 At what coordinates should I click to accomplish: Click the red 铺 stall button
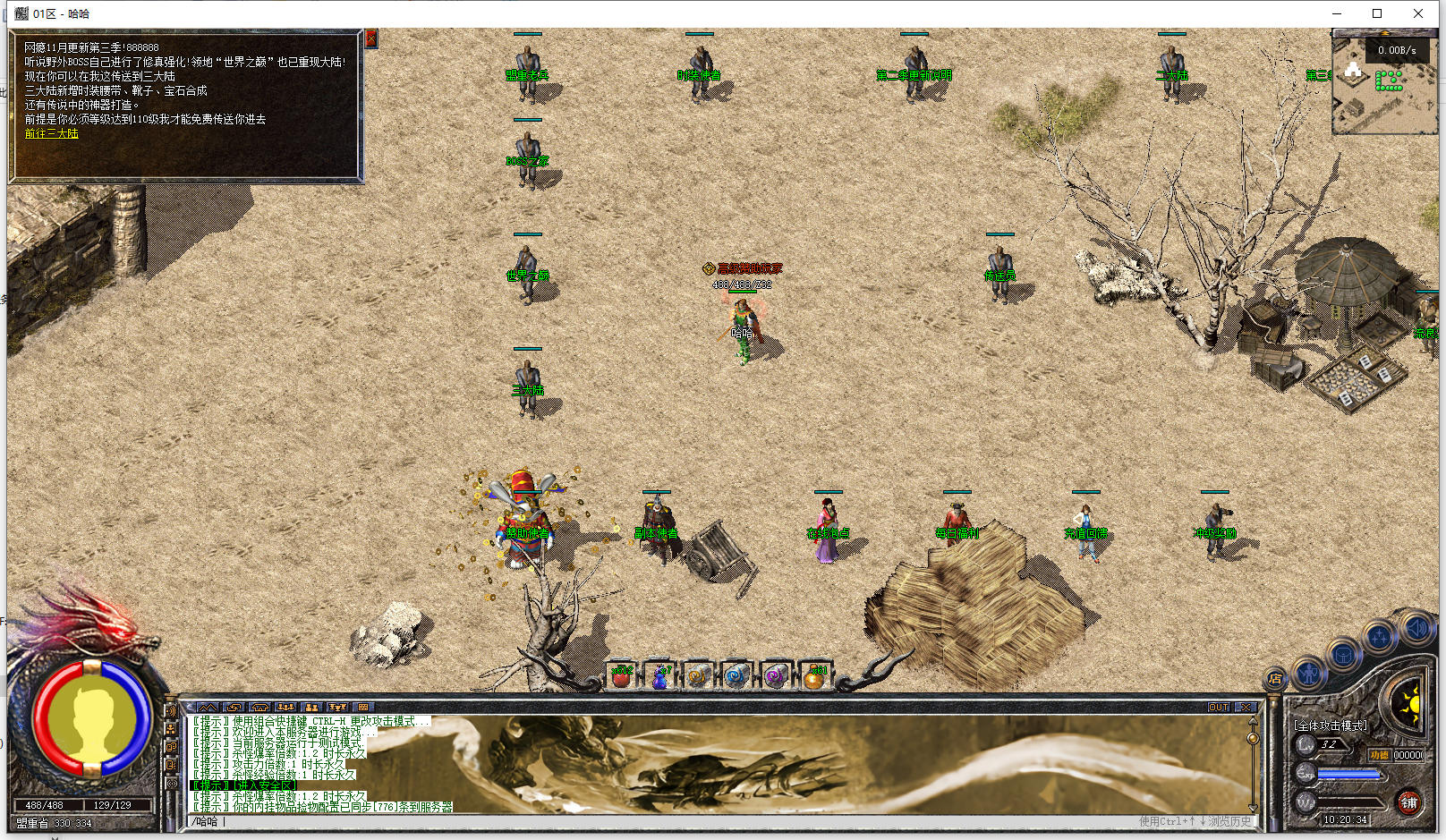click(x=1408, y=802)
